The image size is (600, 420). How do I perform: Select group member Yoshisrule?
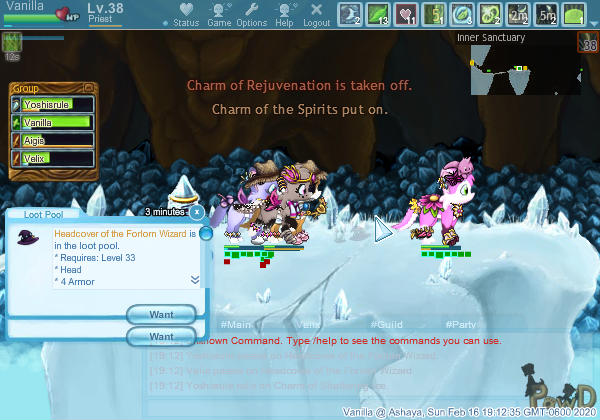[56, 104]
